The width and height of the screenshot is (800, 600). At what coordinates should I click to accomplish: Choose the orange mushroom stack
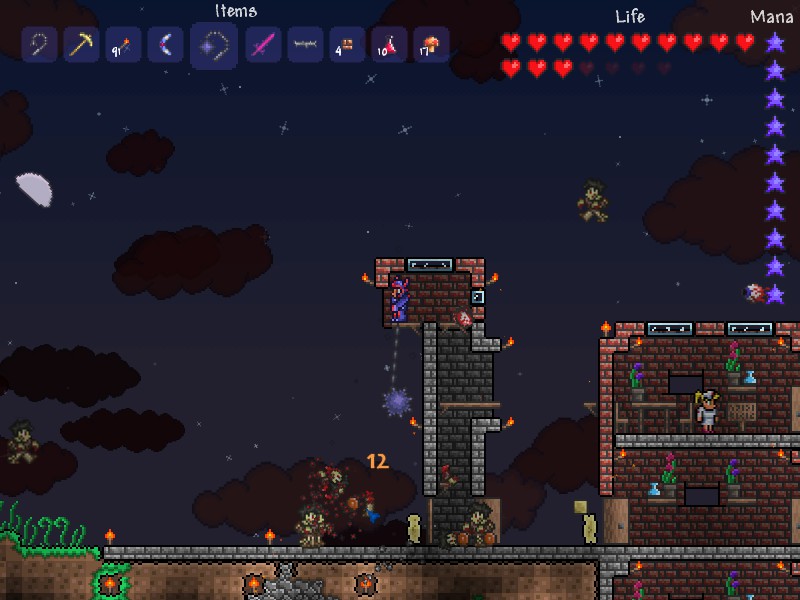tap(431, 45)
